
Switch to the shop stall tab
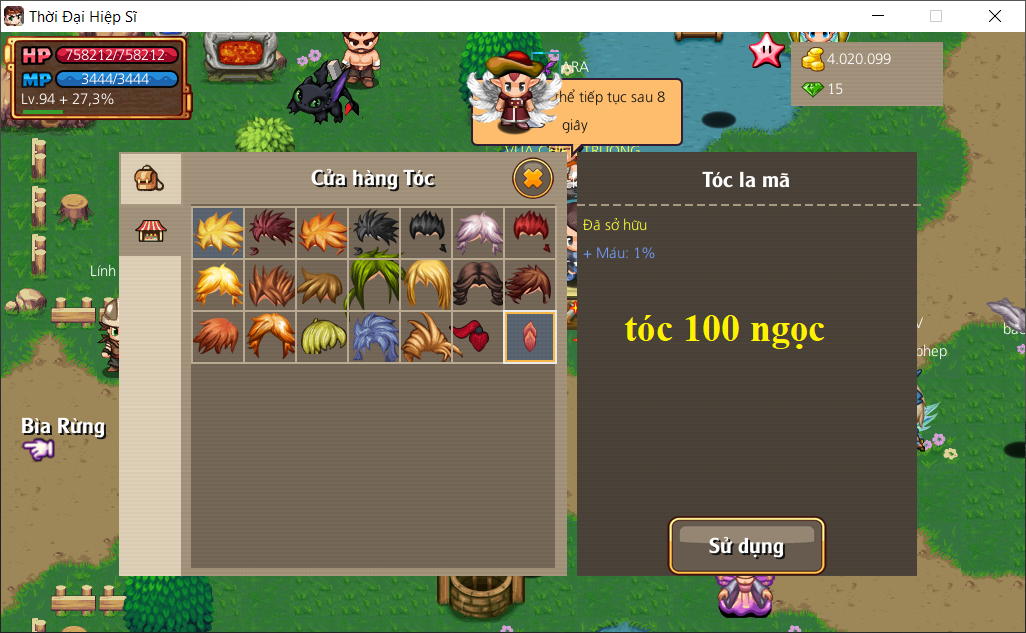point(150,231)
